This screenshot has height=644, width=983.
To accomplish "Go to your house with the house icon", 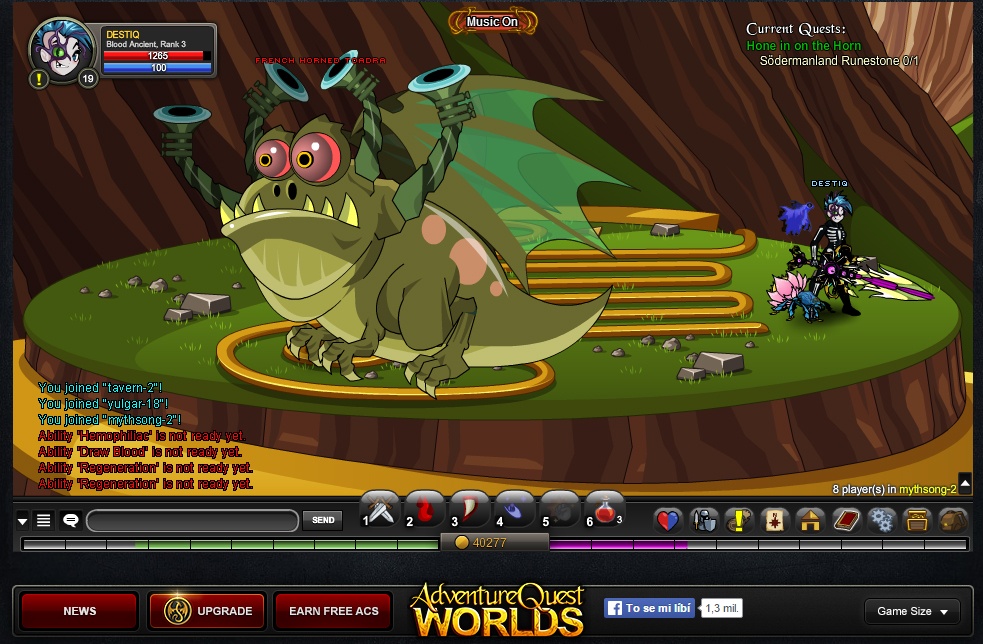I will 809,520.
